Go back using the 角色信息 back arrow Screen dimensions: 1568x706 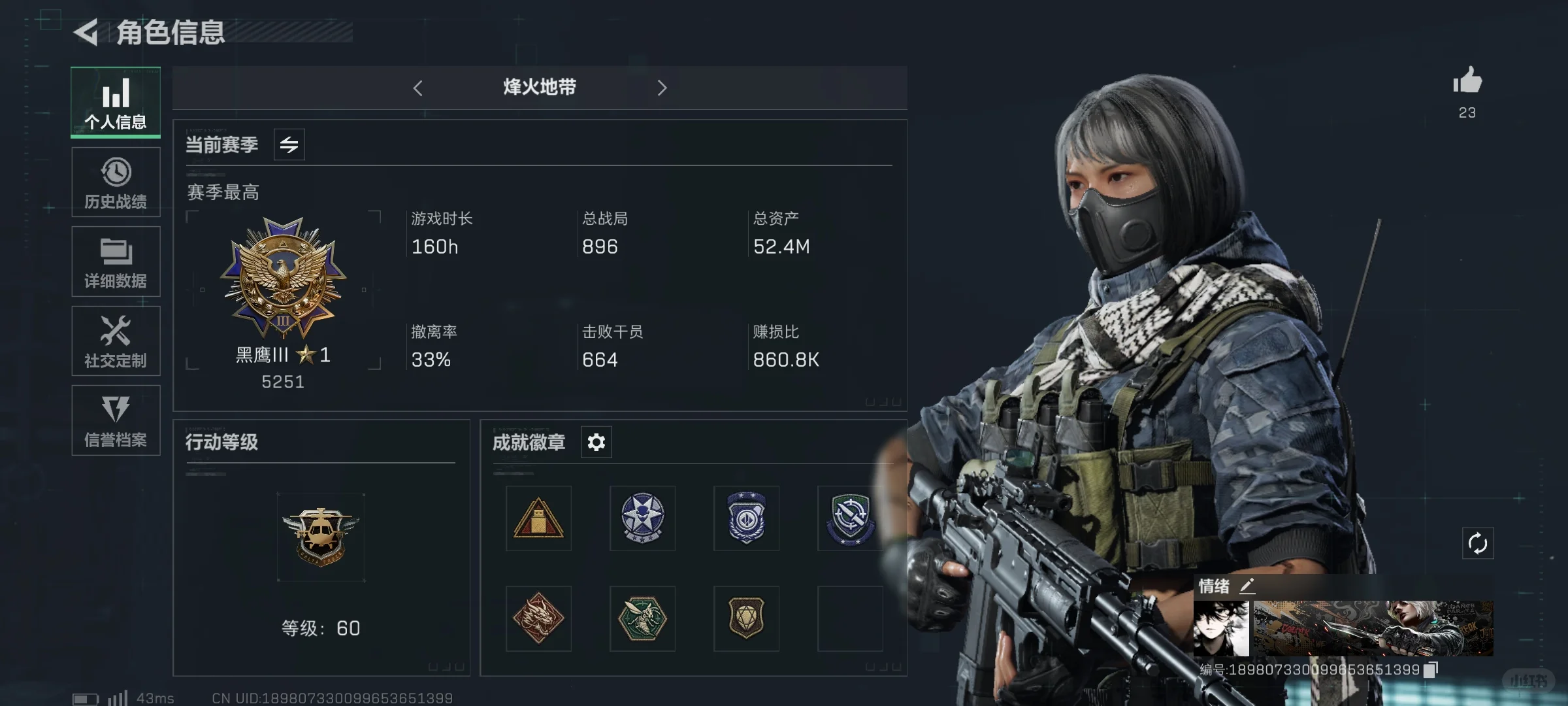87,31
